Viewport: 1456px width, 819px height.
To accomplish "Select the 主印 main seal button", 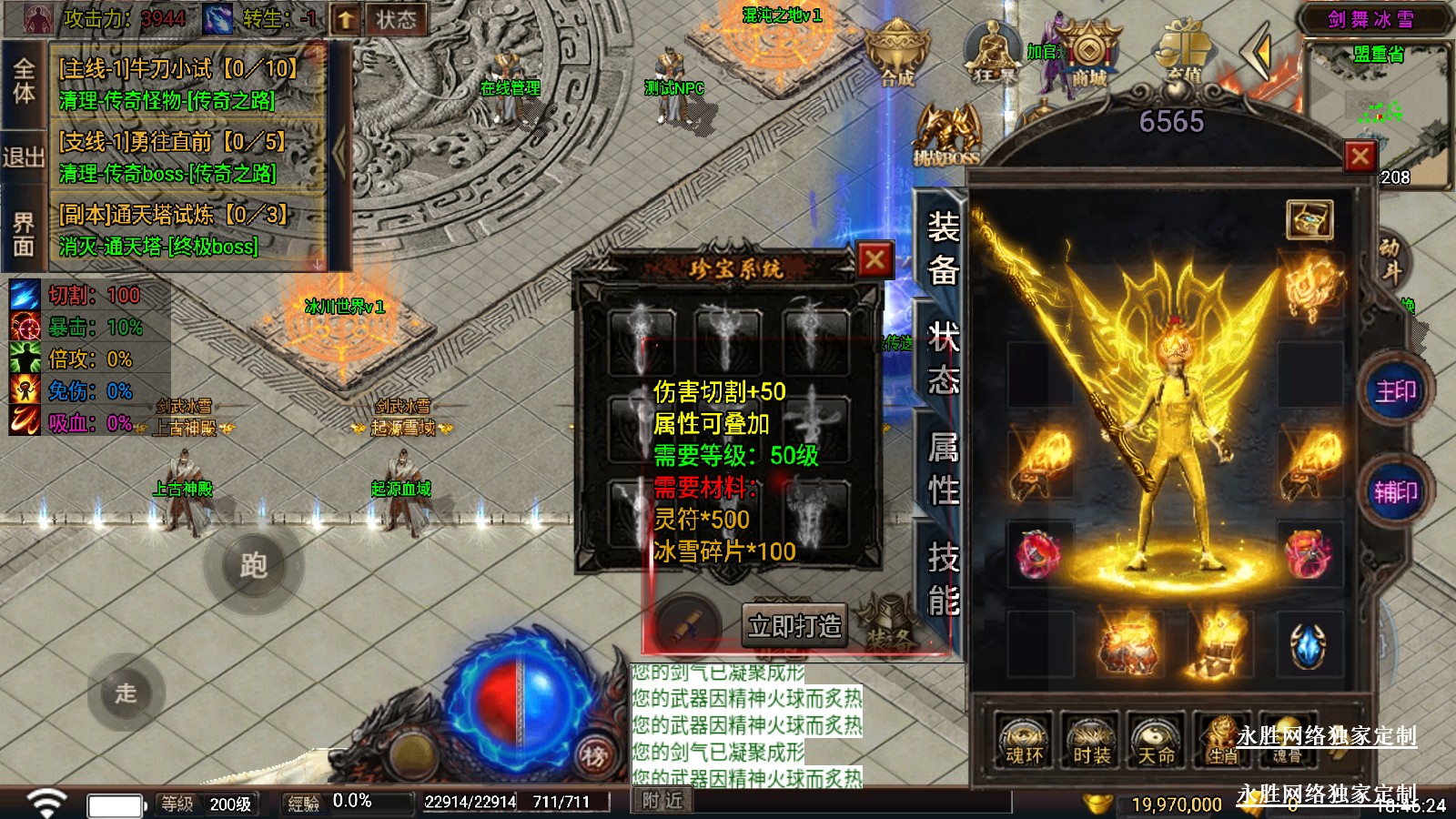I will (1395, 391).
